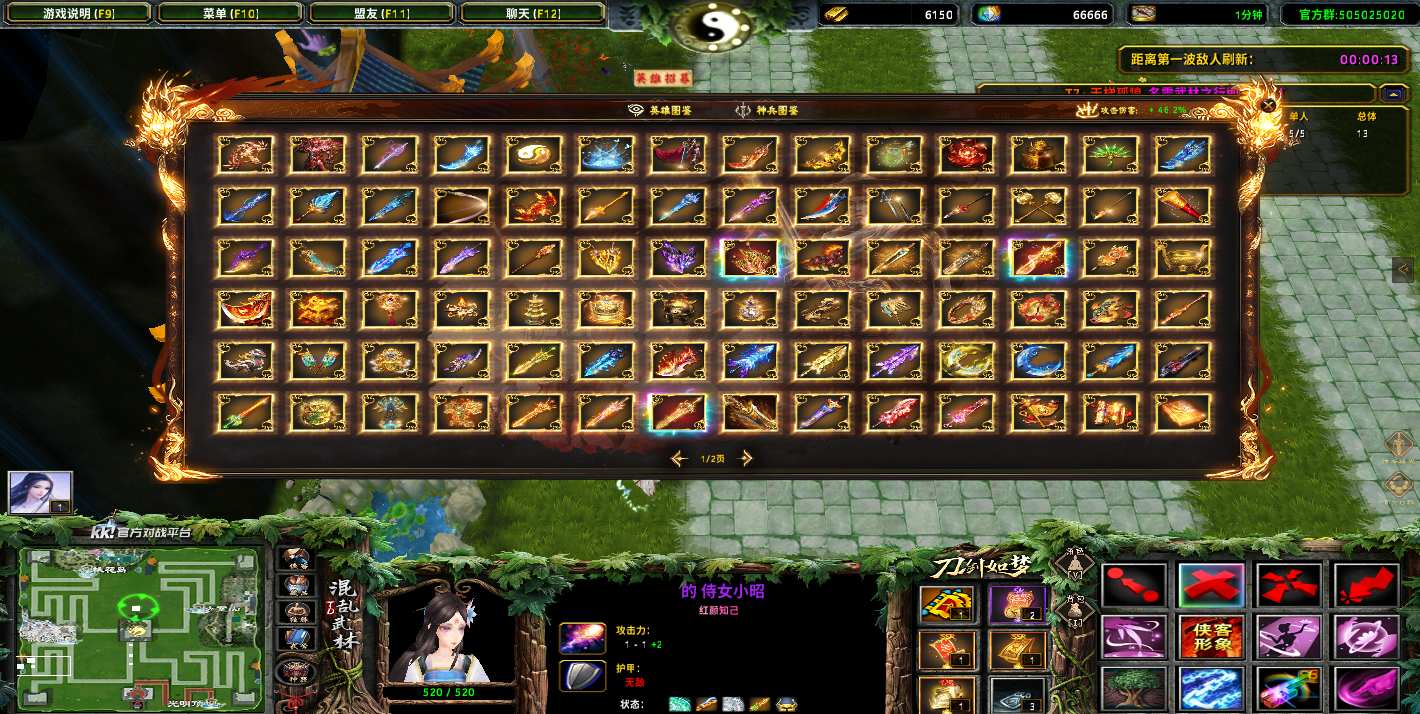The height and width of the screenshot is (714, 1420).
Task: Activate the 侠客形象 ability
Action: [x=1212, y=636]
